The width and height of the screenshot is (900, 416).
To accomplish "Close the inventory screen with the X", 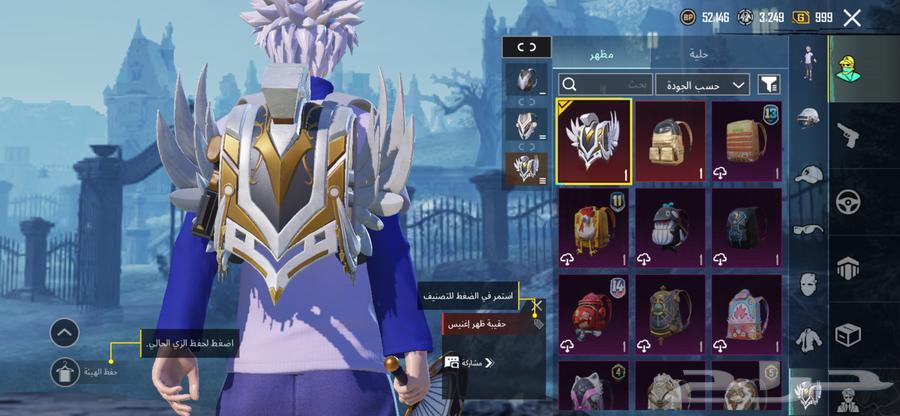I will point(852,17).
